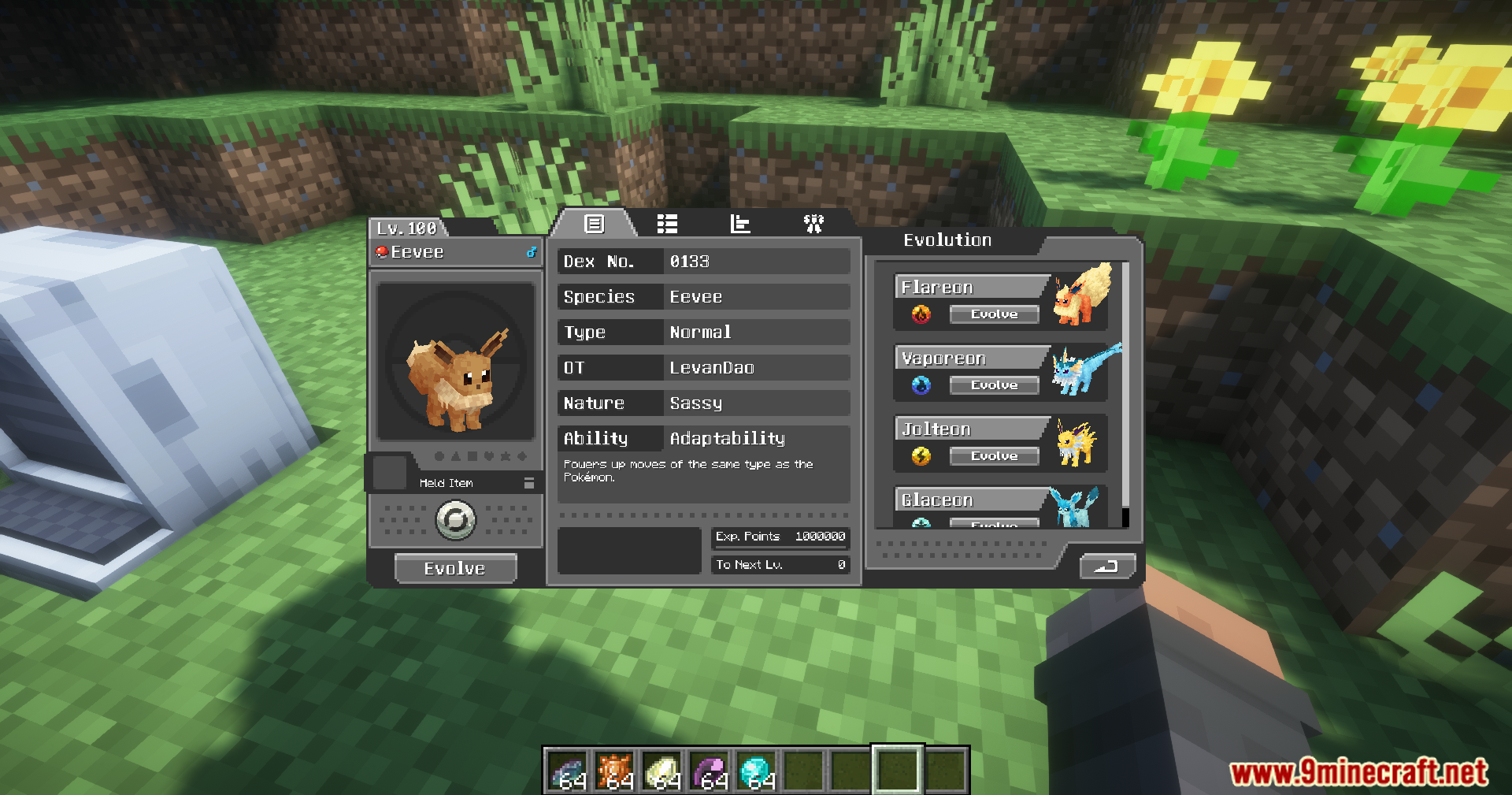Viewport: 1512px width, 795px height.
Task: Close the Evolution panel with the back arrow
Action: pyautogui.click(x=1107, y=566)
